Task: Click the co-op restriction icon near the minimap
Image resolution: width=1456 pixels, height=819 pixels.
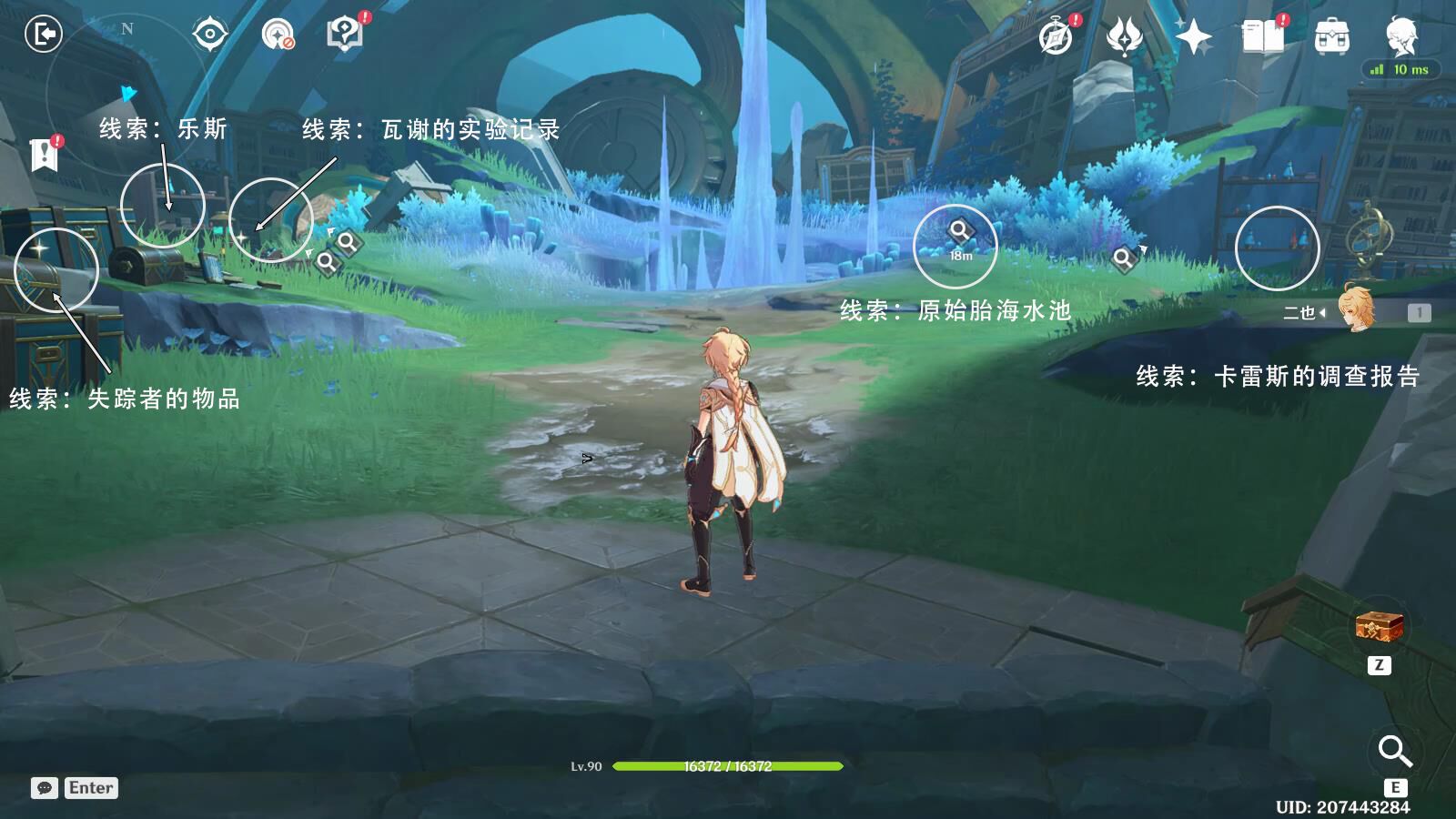Action: click(276, 35)
